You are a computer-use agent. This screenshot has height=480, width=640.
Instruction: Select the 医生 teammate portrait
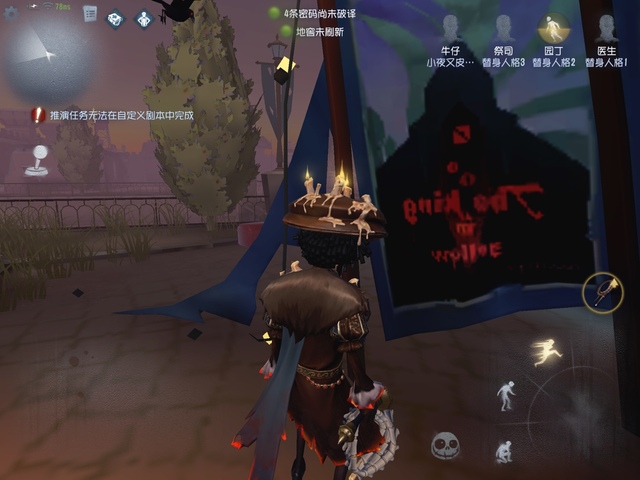(x=606, y=30)
